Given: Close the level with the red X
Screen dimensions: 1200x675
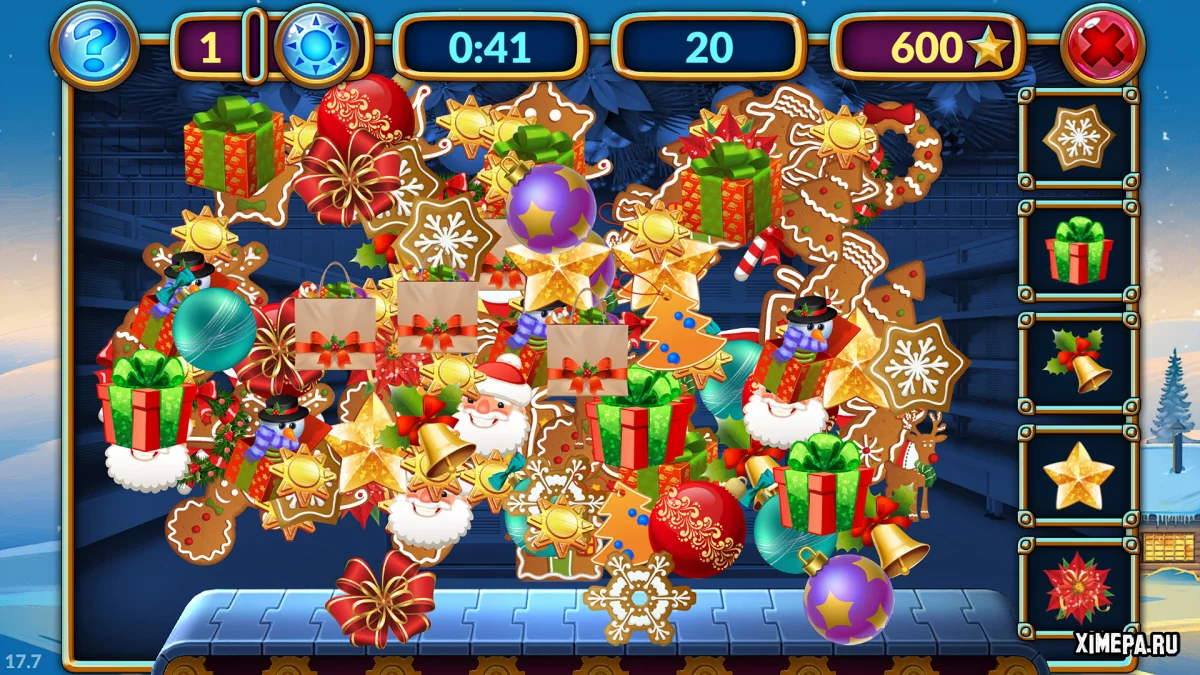Looking at the screenshot, I should 1102,45.
